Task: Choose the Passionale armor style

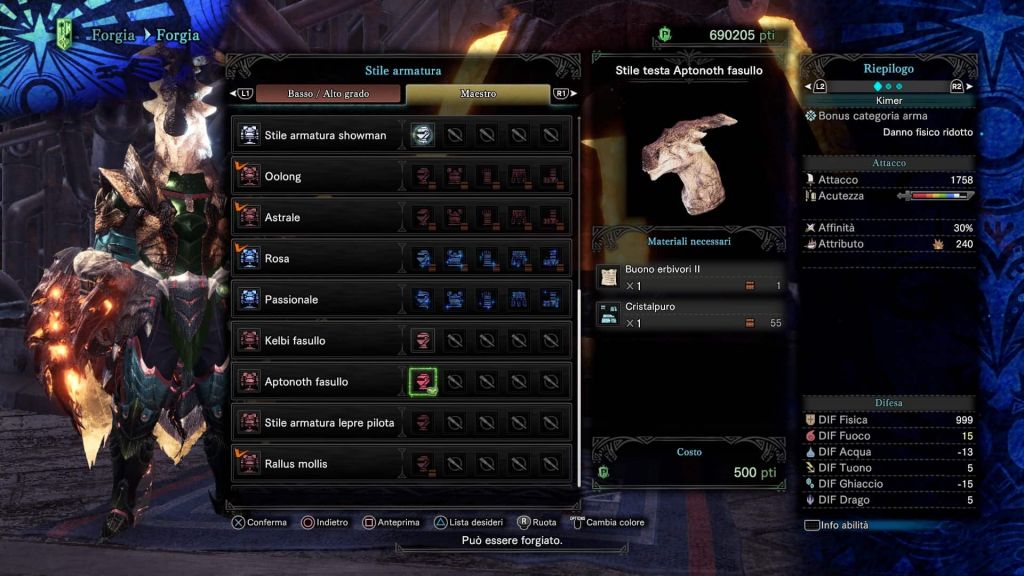Action: click(x=291, y=300)
